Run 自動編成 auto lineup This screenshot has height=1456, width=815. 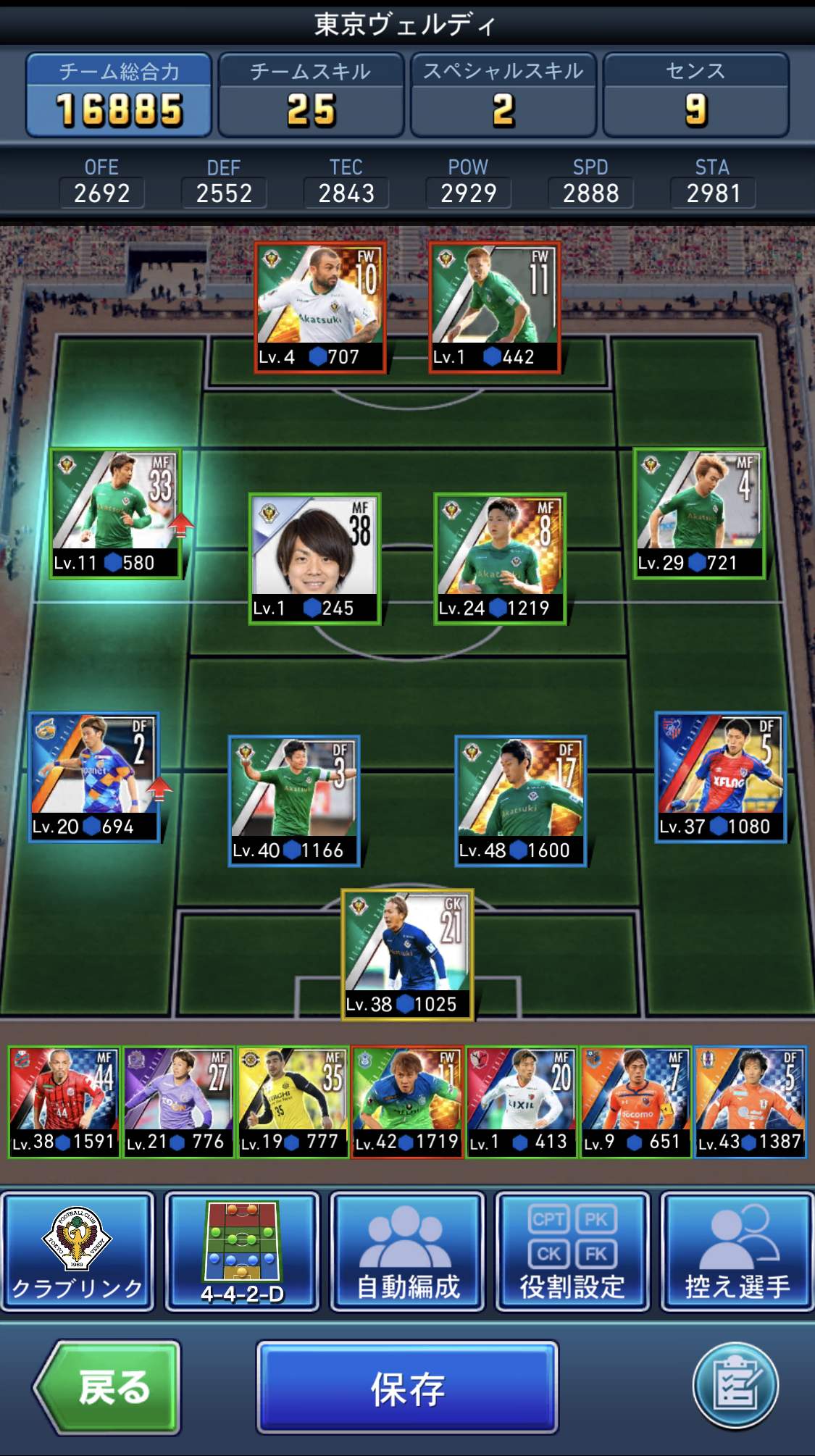point(407,1252)
